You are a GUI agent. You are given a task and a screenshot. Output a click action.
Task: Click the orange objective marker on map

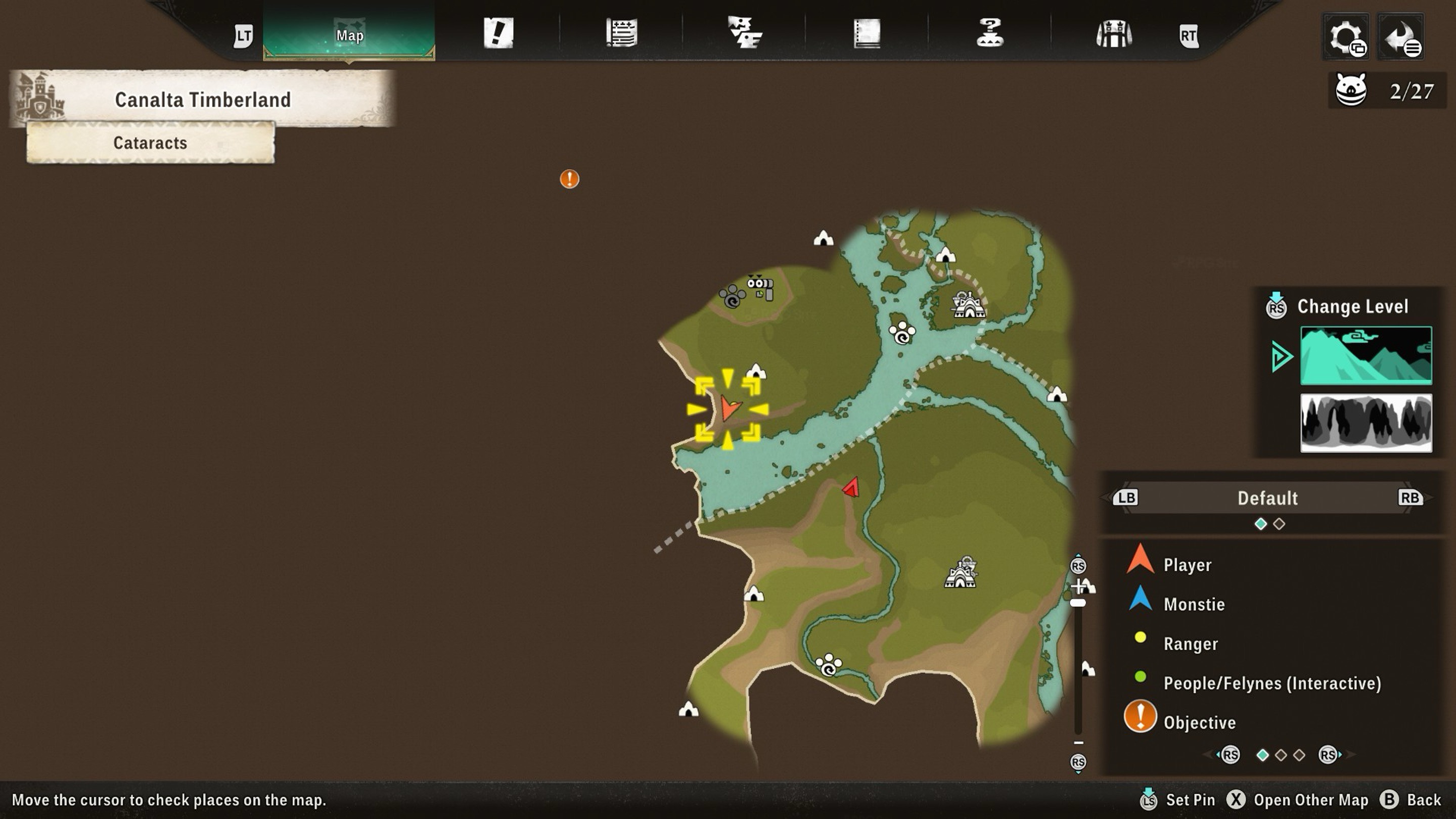[569, 179]
